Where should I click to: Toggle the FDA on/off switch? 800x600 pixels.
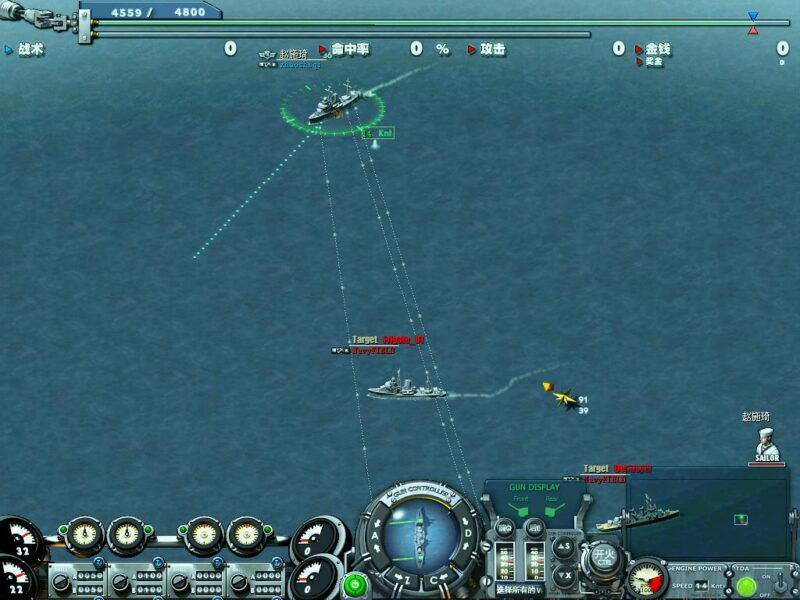777,583
